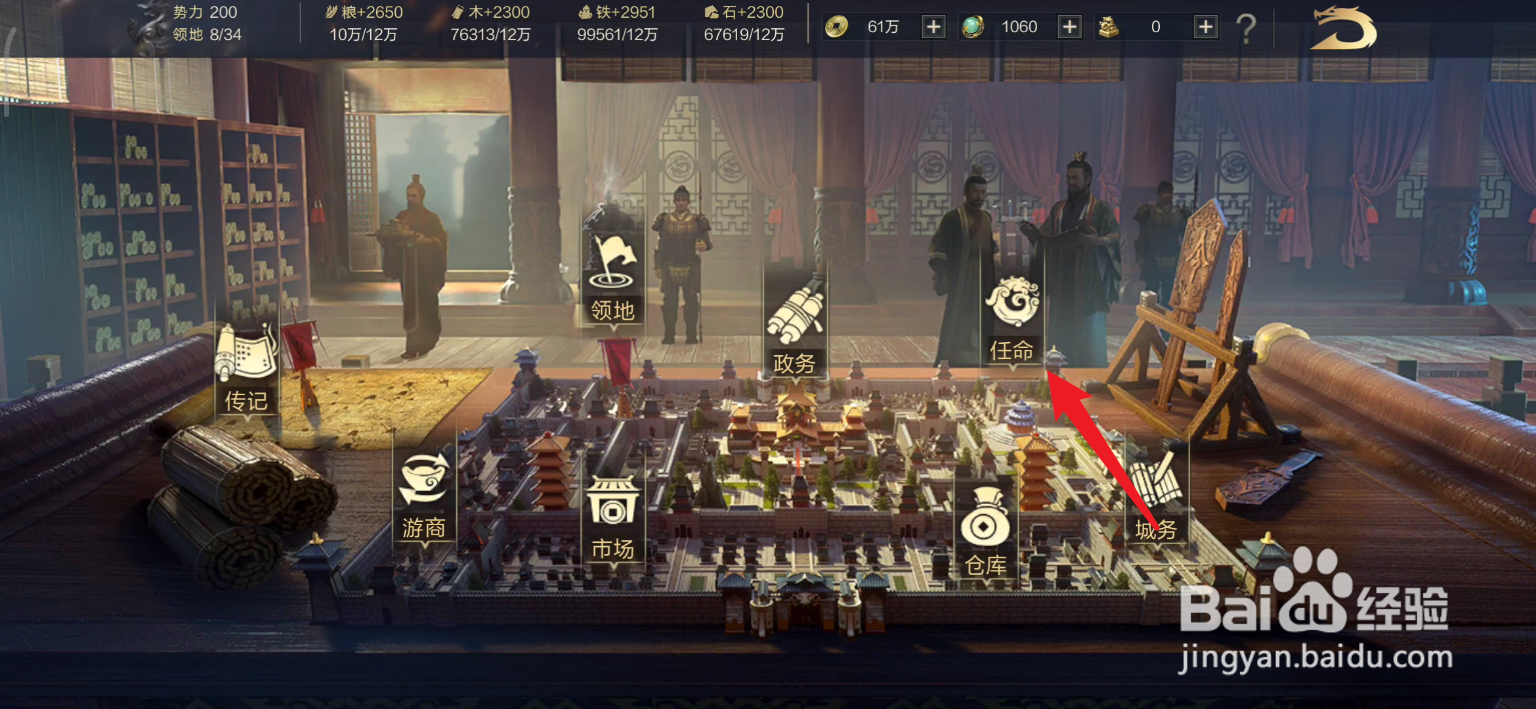Open the 任命 appointment banner
The width and height of the screenshot is (1536, 709).
coord(1012,320)
